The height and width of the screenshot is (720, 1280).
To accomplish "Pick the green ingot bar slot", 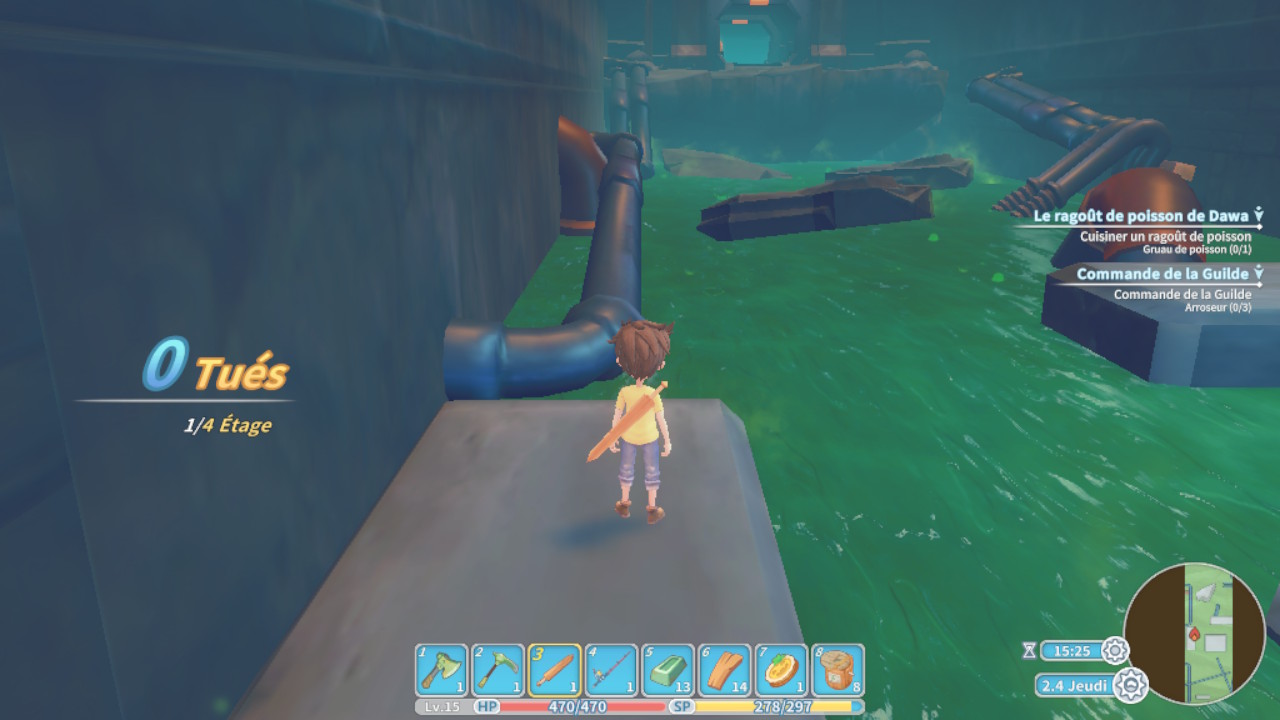I will pyautogui.click(x=668, y=670).
